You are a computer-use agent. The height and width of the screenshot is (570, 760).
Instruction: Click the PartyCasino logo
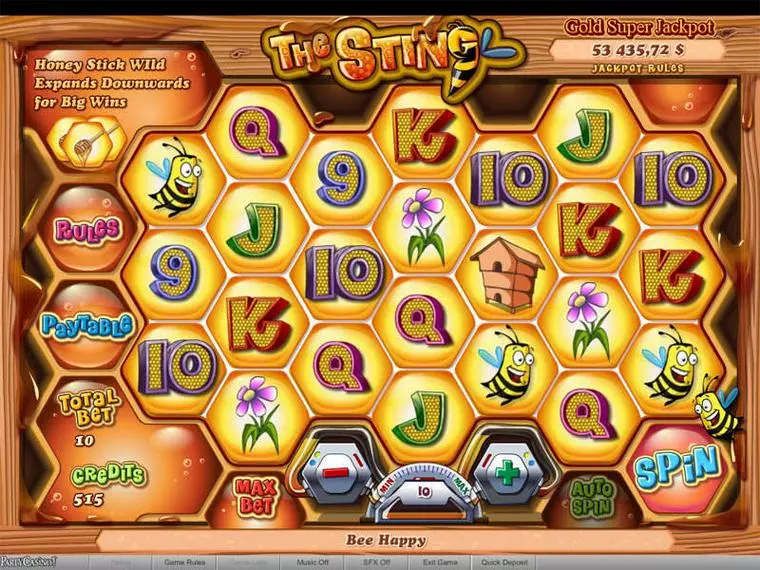(x=29, y=563)
